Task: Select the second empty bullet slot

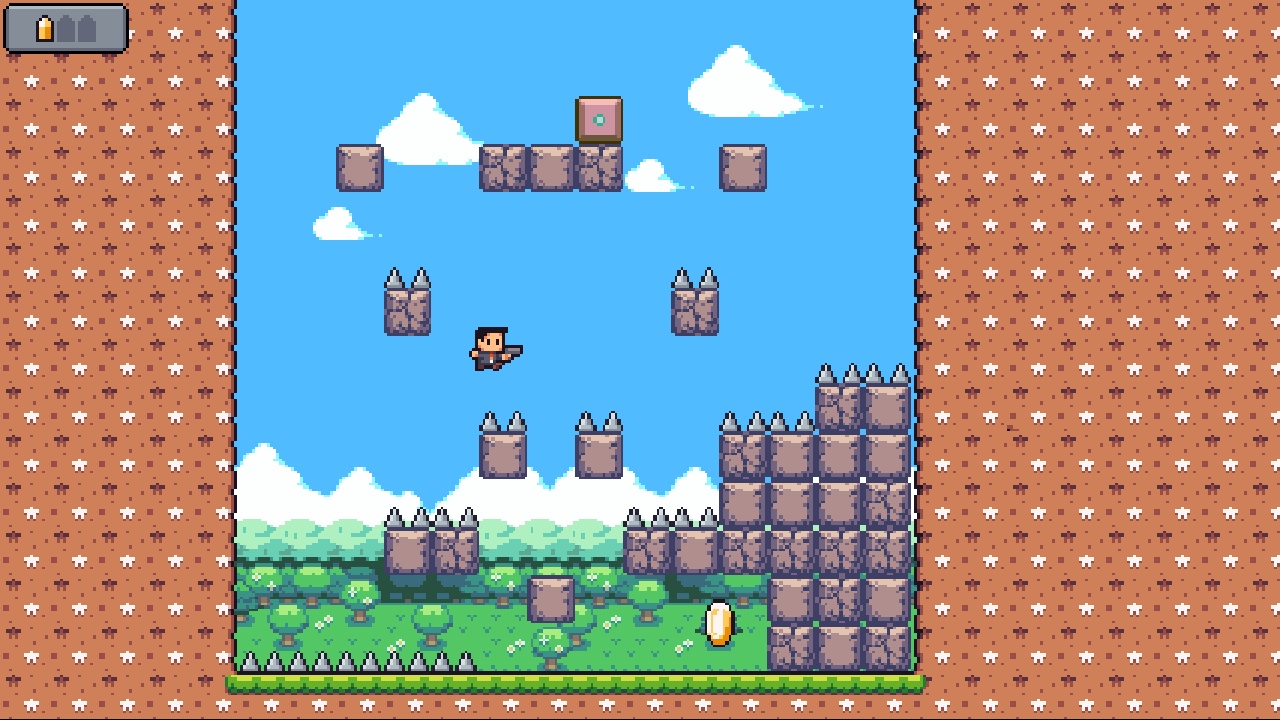Action: click(x=85, y=28)
